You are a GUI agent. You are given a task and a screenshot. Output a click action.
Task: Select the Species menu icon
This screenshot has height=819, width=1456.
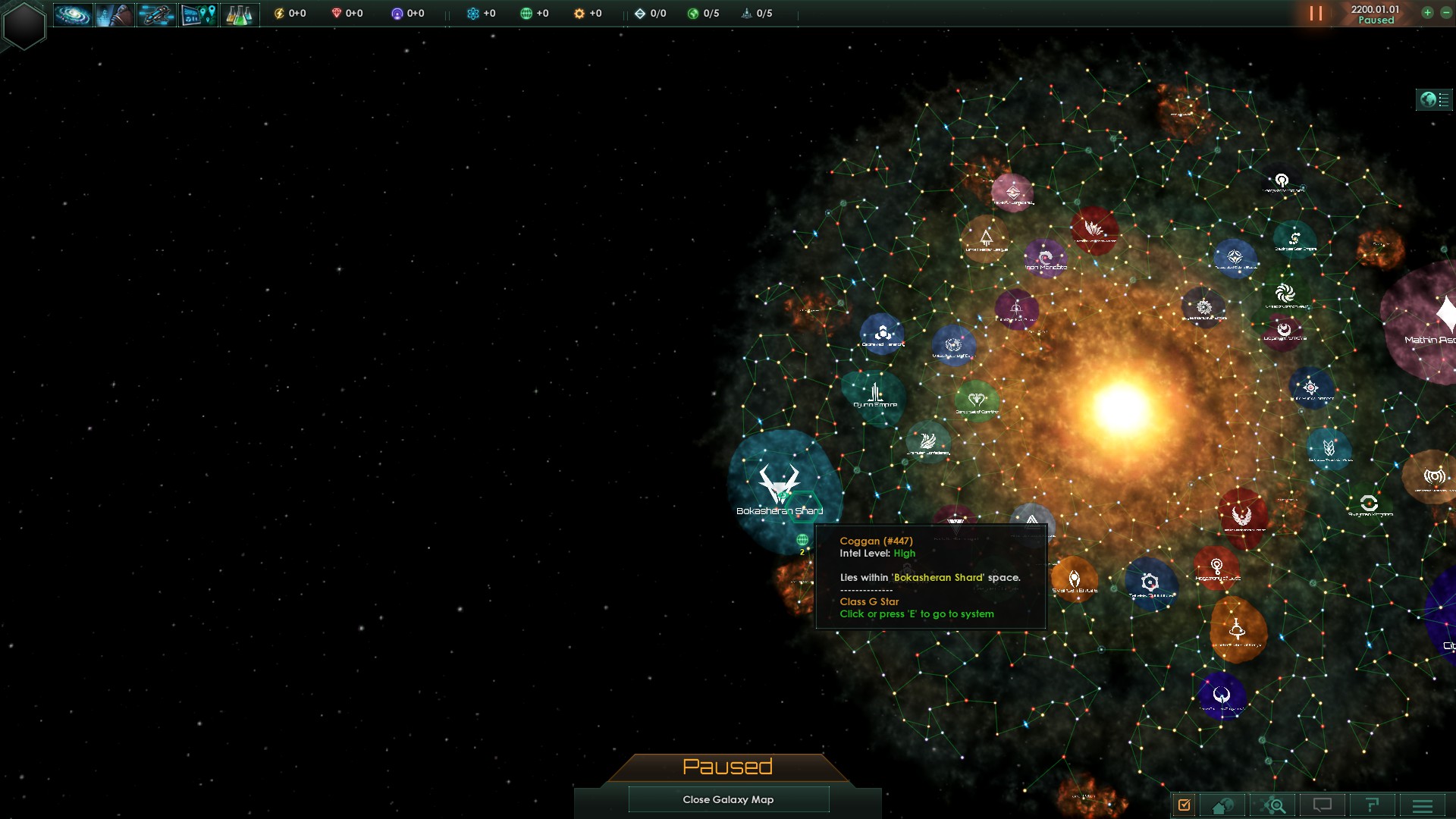coord(114,14)
